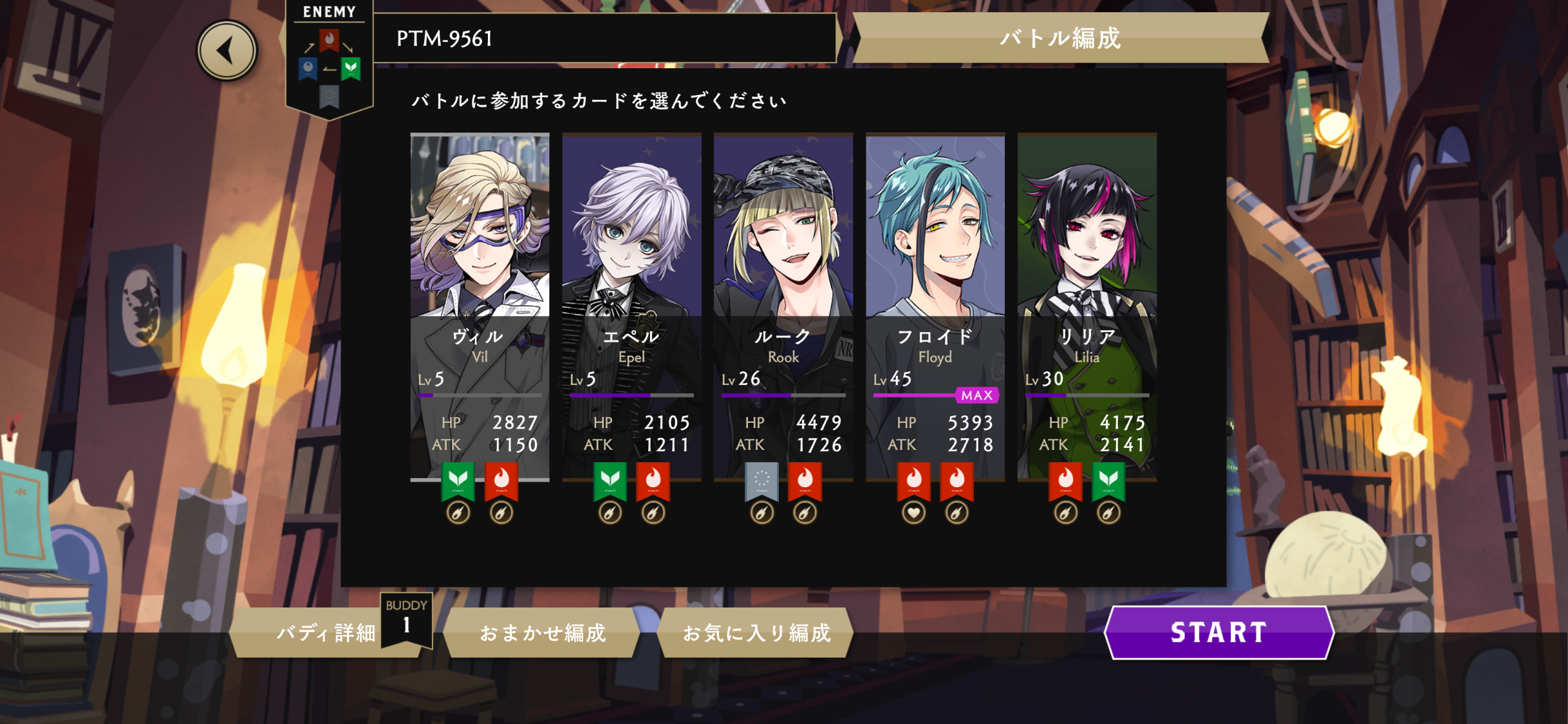Open お気に入り編成 favorite formation
Image resolution: width=1568 pixels, height=724 pixels.
pyautogui.click(x=756, y=633)
